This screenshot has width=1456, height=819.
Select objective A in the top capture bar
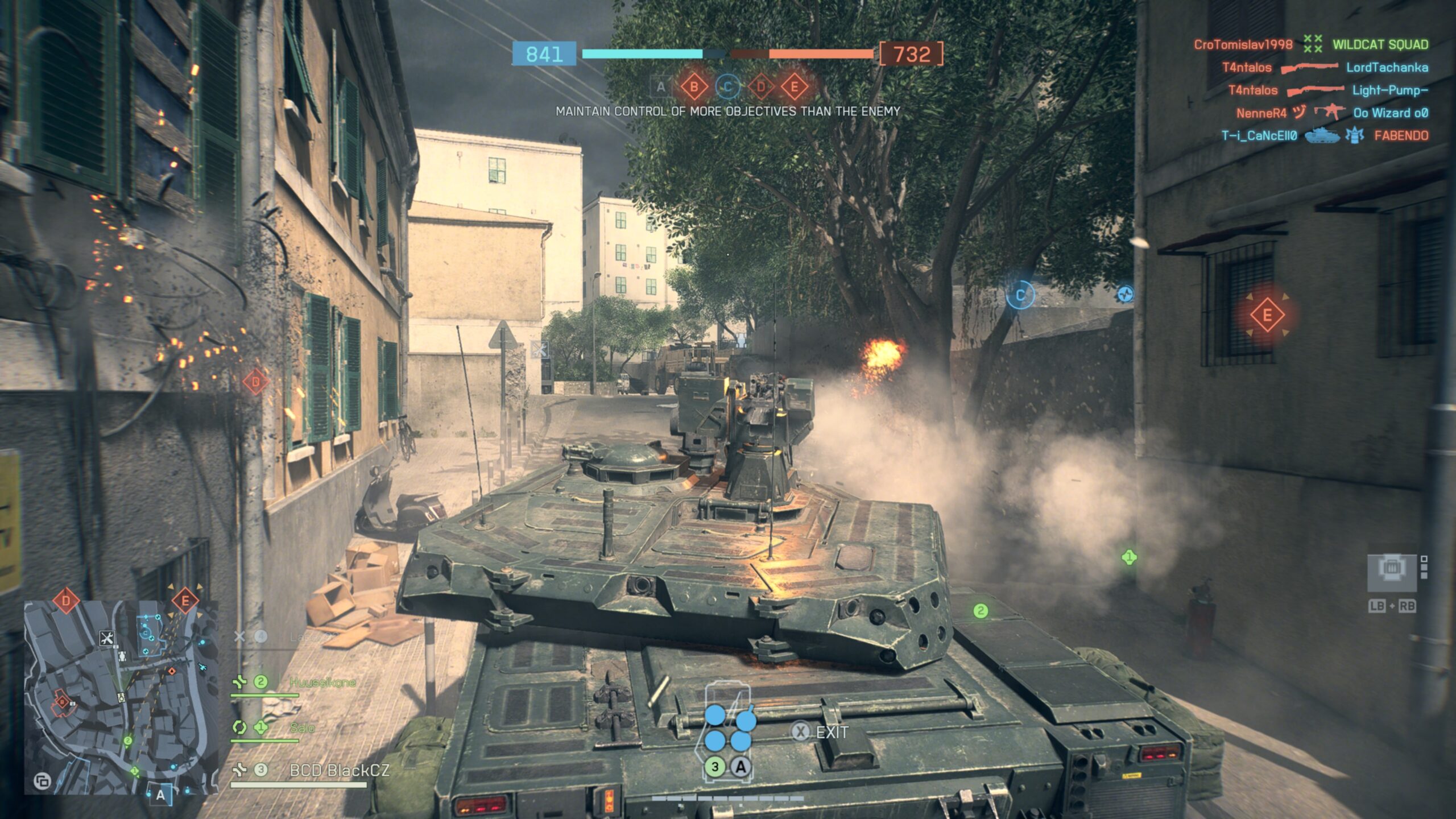[660, 87]
